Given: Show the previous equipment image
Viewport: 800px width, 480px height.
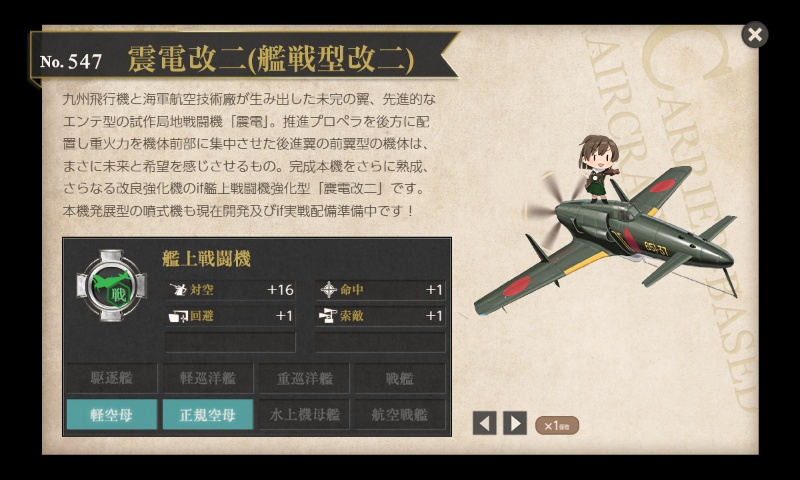Looking at the screenshot, I should pos(484,423).
